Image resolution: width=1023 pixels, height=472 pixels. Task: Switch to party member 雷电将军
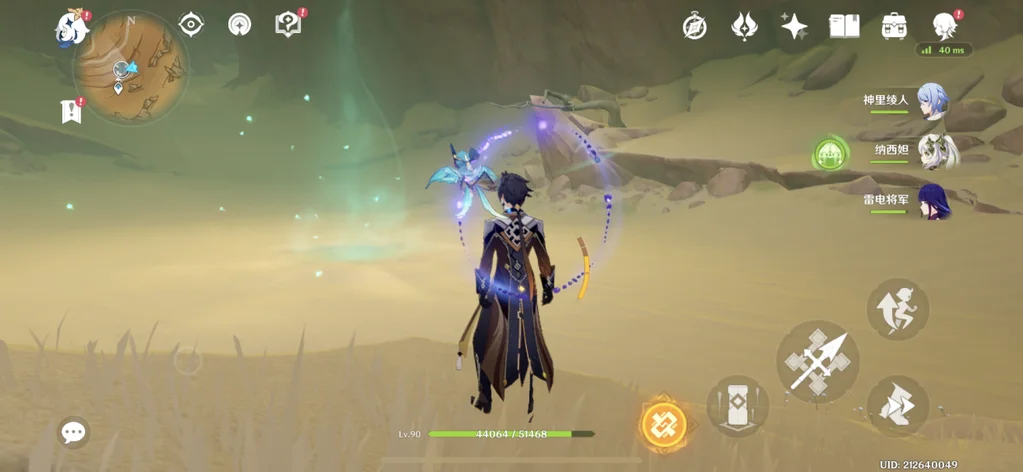point(933,201)
